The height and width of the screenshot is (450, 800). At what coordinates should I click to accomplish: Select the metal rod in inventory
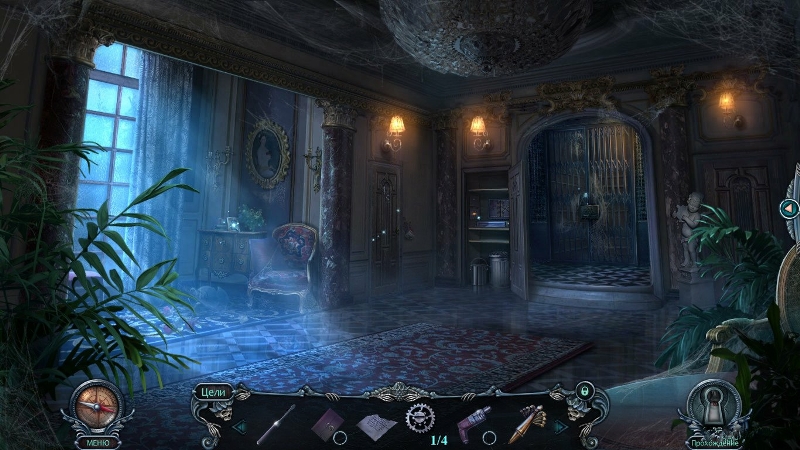pyautogui.click(x=275, y=423)
